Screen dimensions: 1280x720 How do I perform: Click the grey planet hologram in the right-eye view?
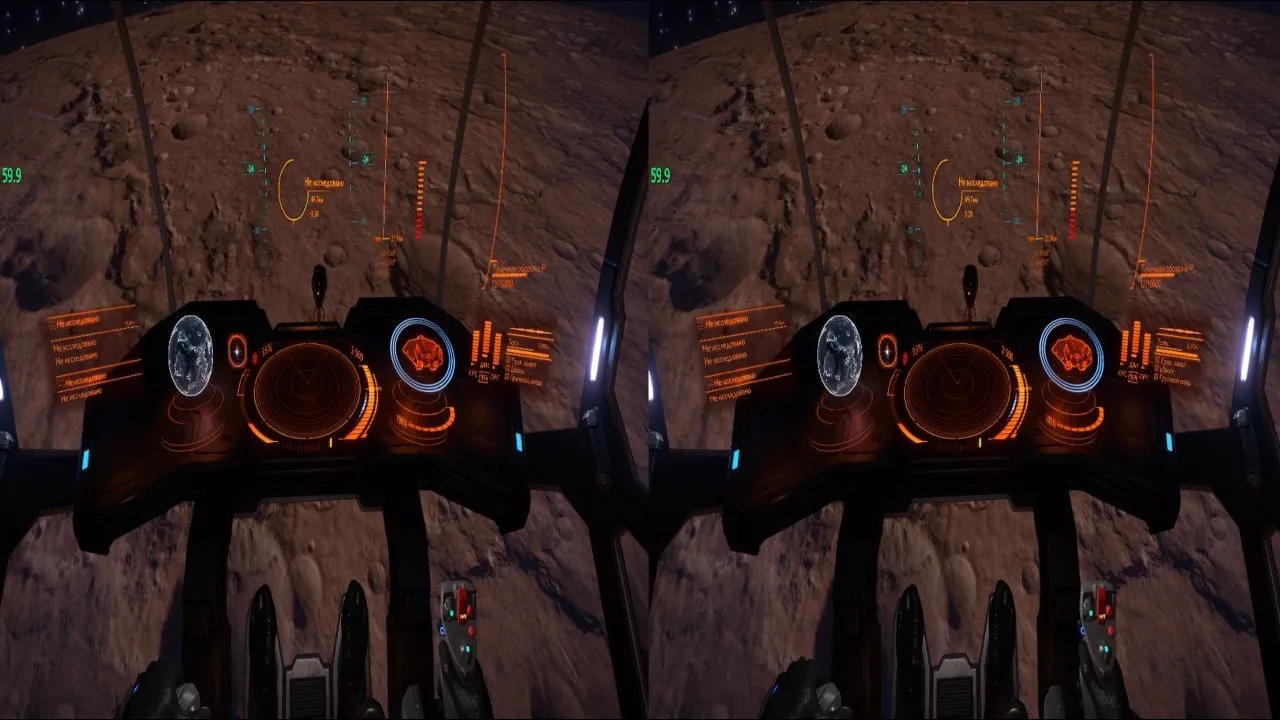pos(839,355)
